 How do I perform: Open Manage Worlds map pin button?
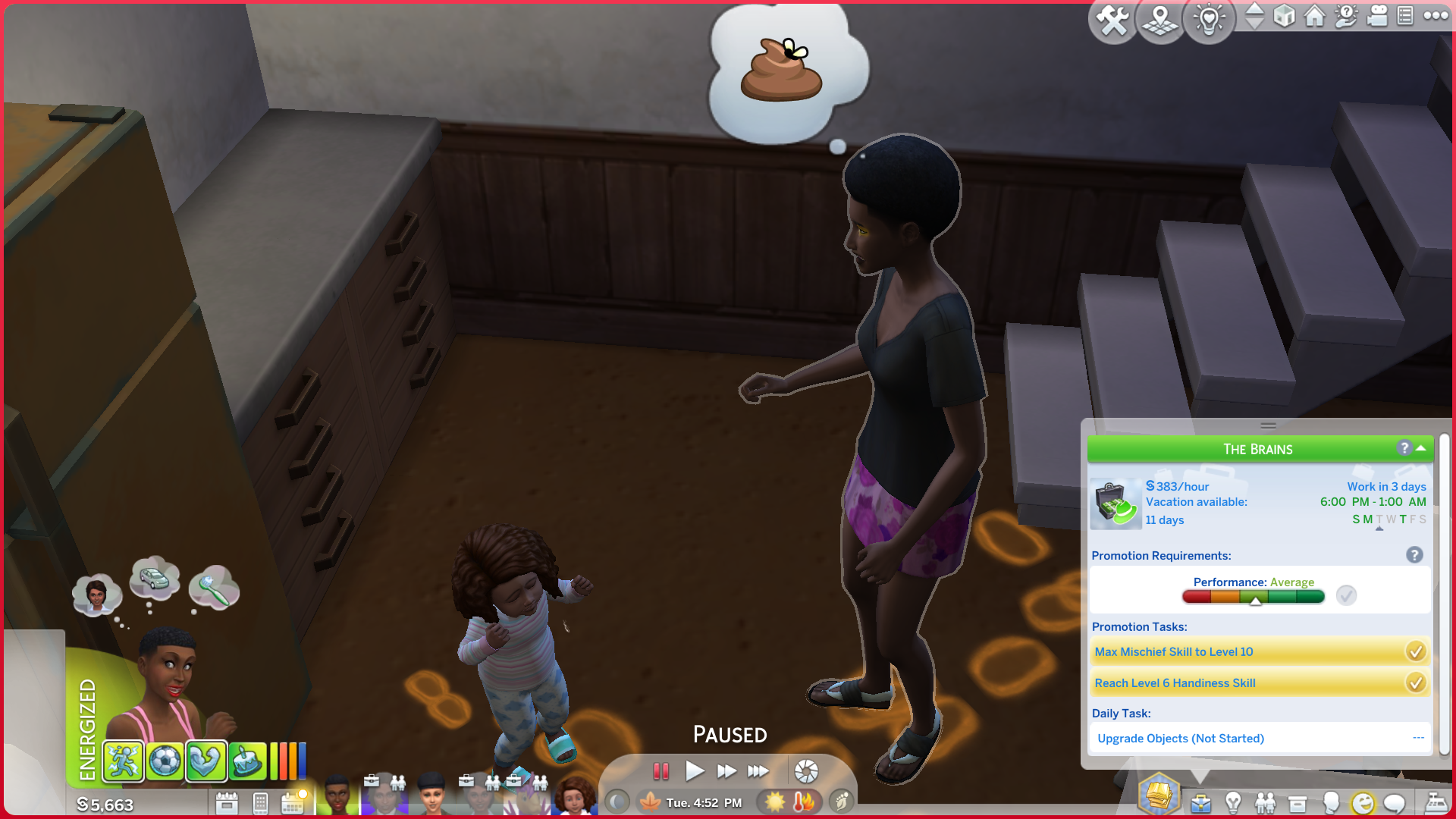click(x=1160, y=20)
